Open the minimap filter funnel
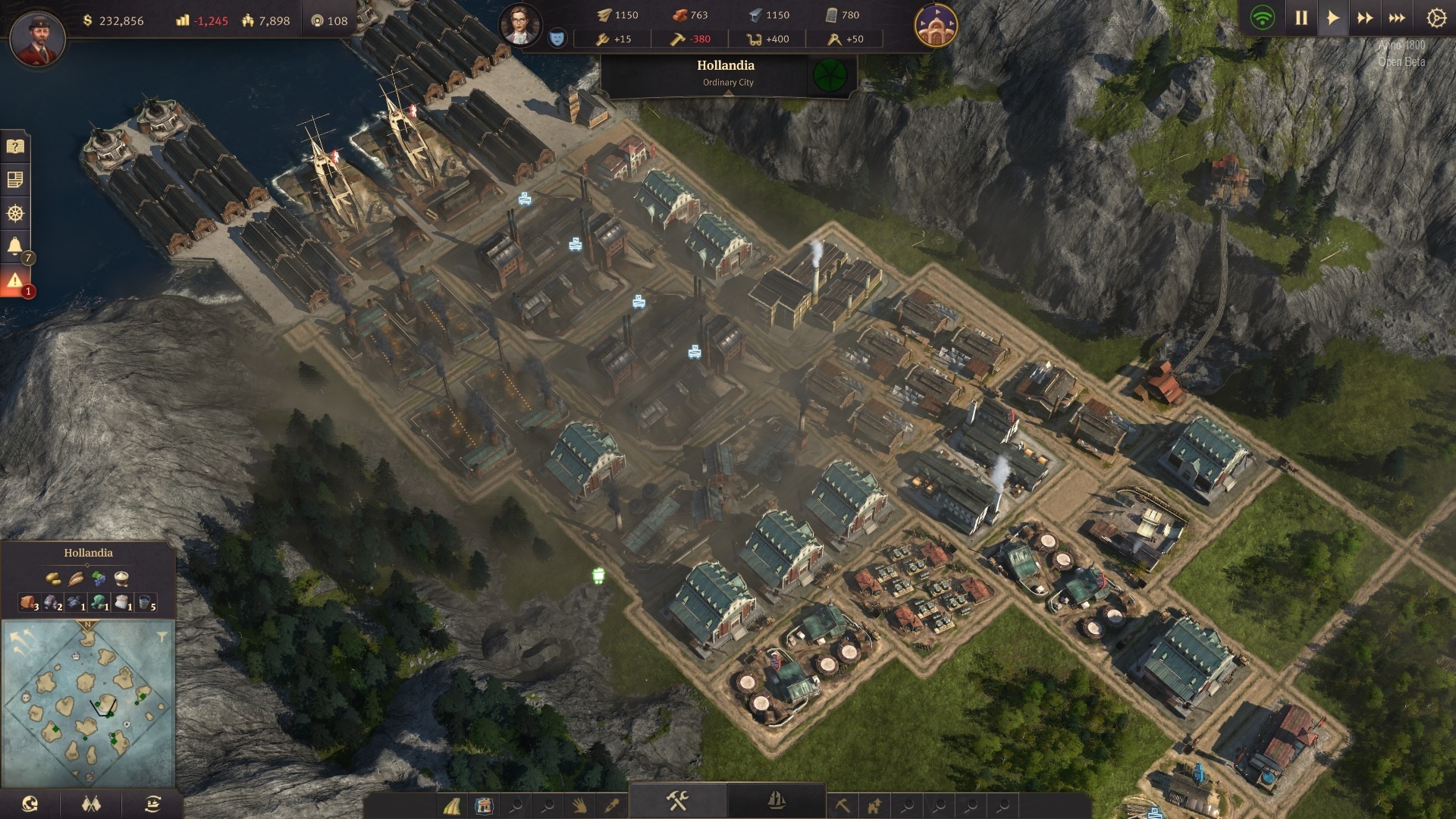The image size is (1456, 819). pyautogui.click(x=162, y=637)
